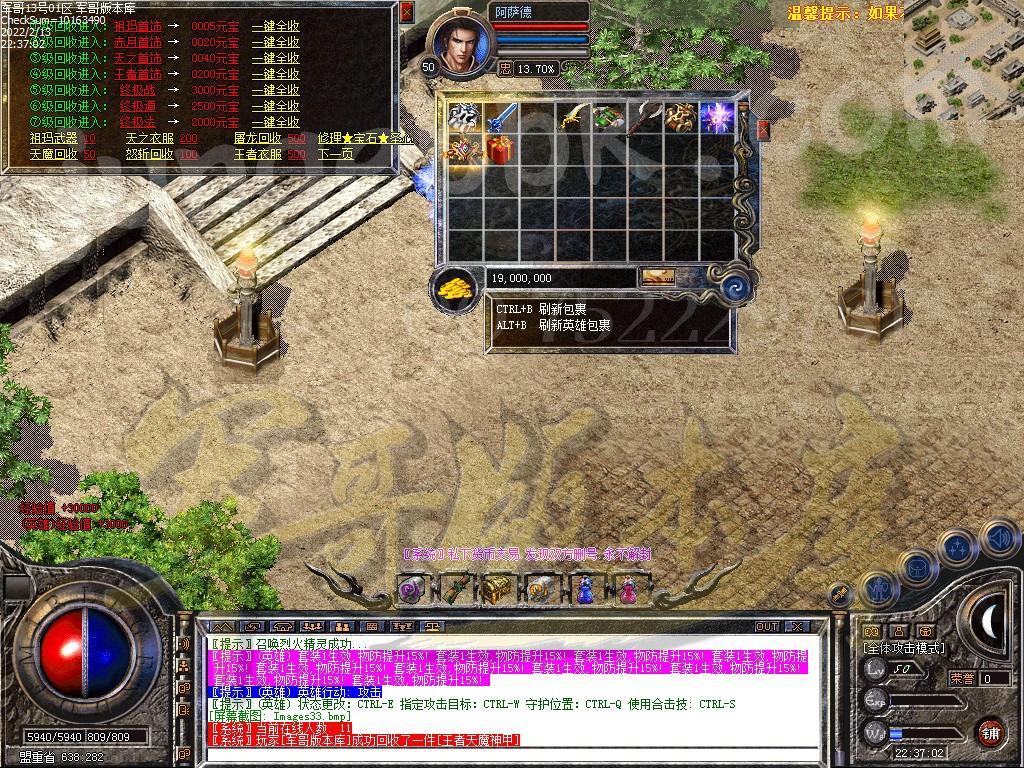
Task: Select the purple glowing crystal item
Action: [x=716, y=117]
